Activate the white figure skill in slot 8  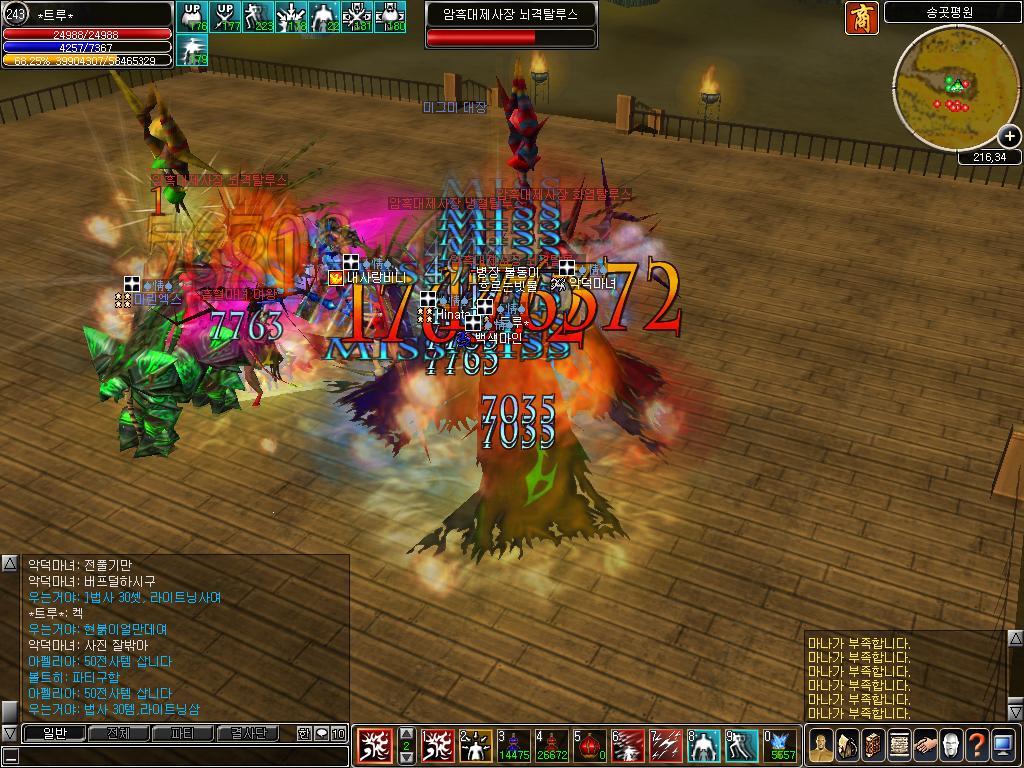704,746
